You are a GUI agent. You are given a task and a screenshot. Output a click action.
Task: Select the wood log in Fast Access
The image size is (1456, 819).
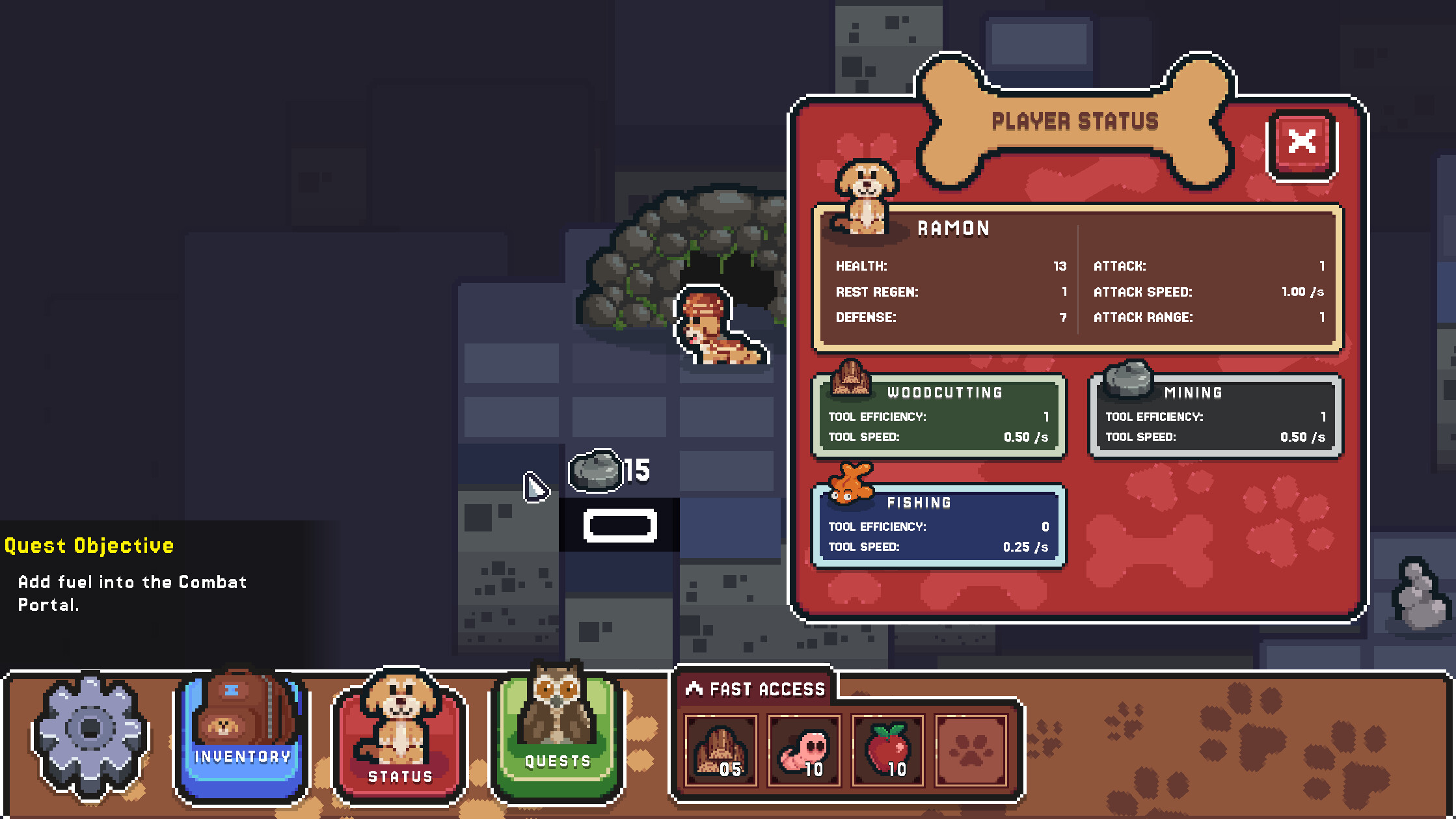coord(722,751)
